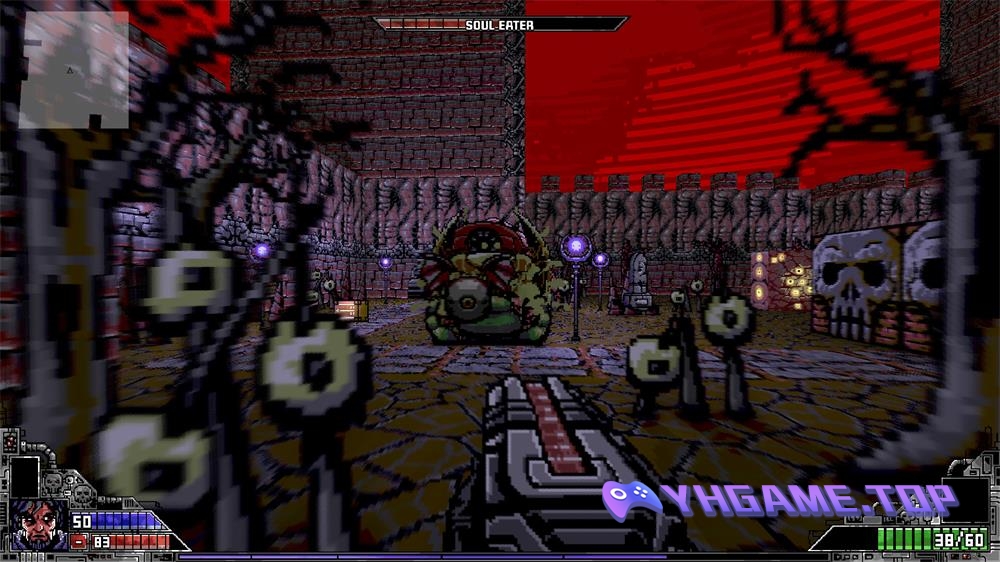
Task: Click the minimap panel
Action: 75,68
